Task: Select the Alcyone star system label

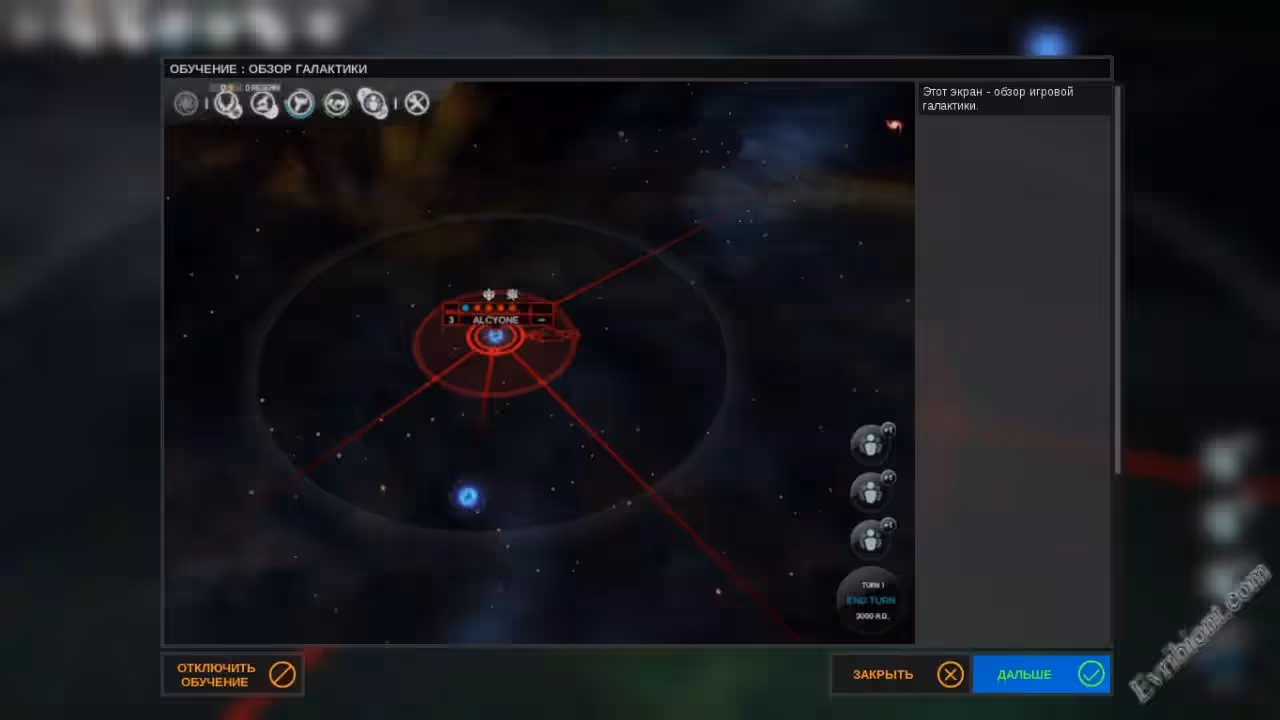Action: click(x=496, y=320)
